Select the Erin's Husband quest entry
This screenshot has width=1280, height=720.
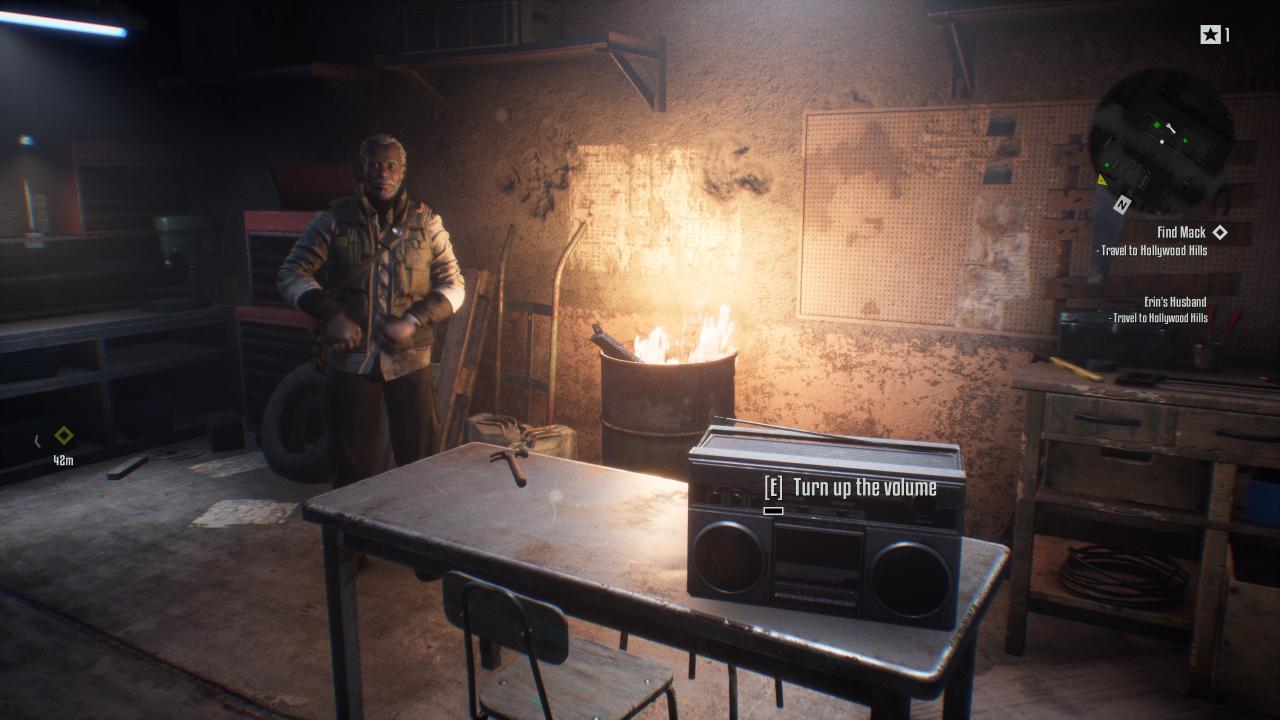pyautogui.click(x=1175, y=301)
